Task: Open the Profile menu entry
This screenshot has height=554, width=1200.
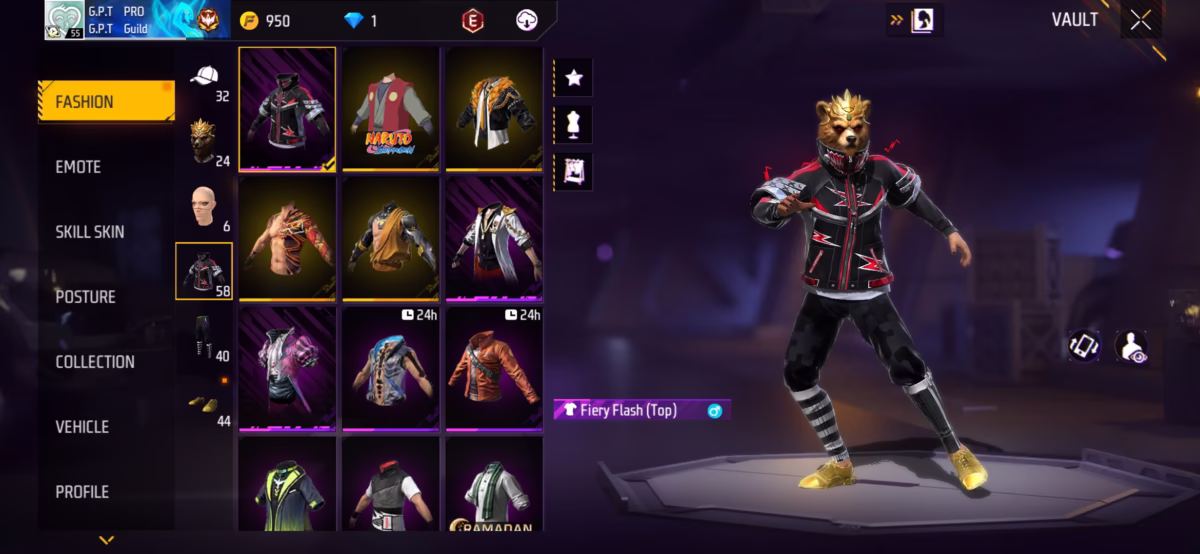Action: point(82,492)
